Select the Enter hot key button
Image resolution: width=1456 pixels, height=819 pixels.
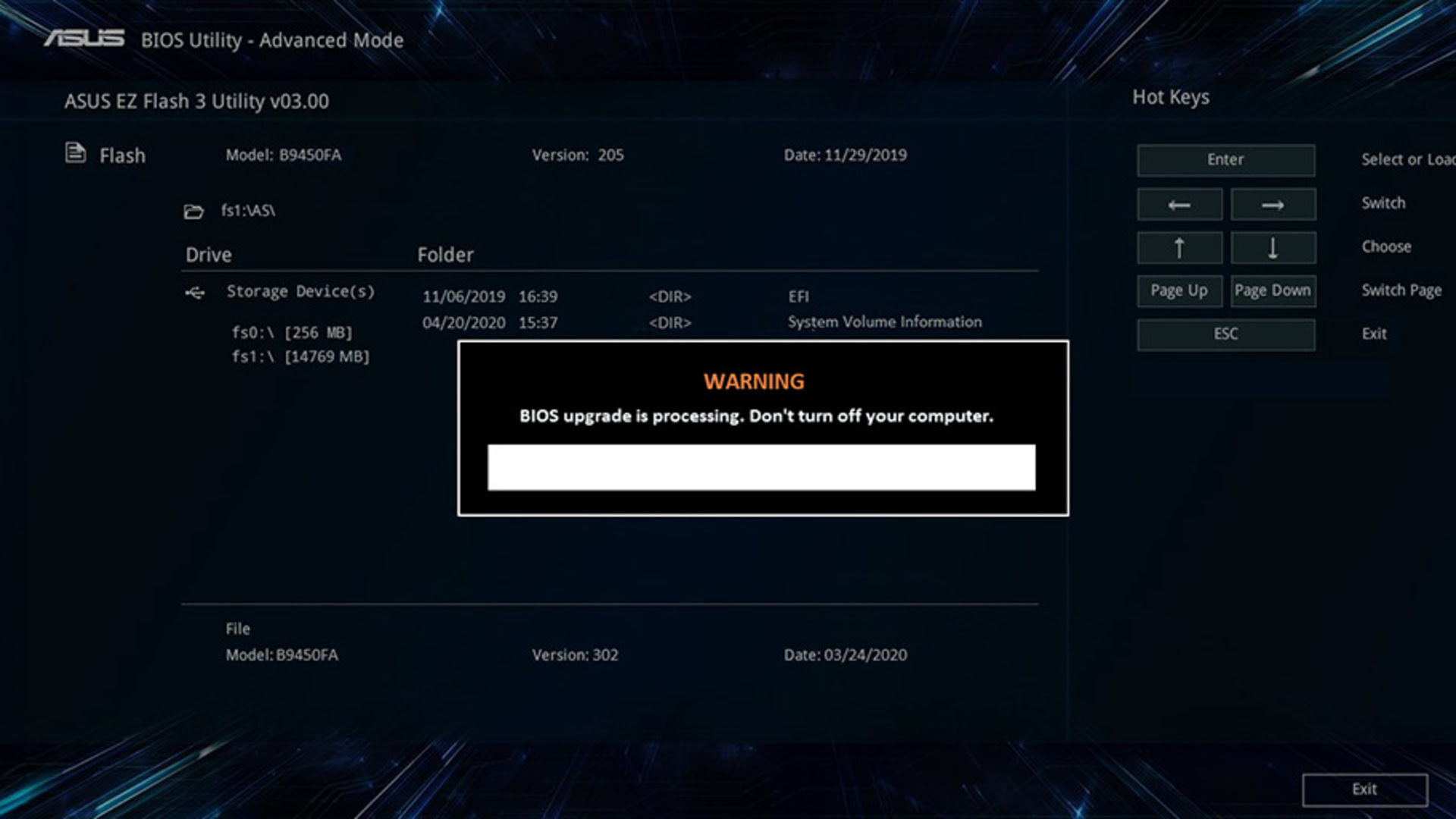pos(1225,160)
